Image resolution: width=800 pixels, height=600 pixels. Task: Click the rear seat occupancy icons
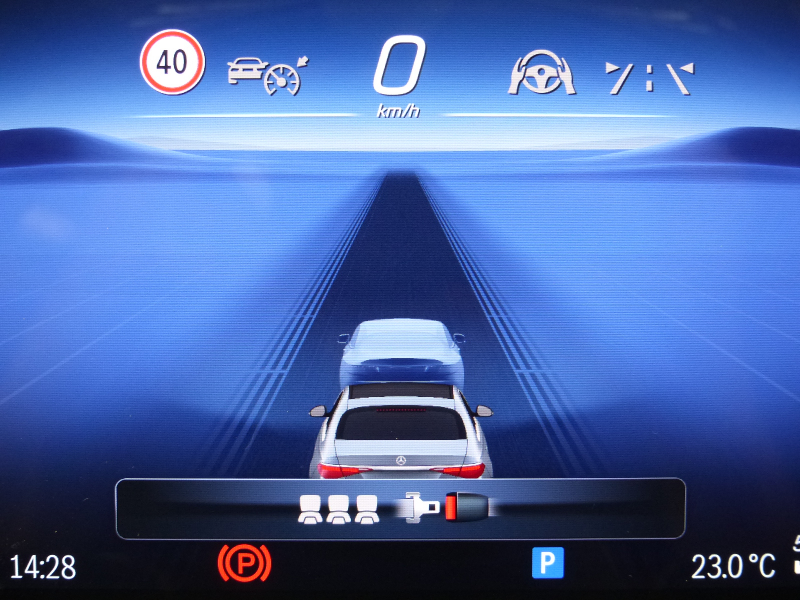(x=340, y=509)
